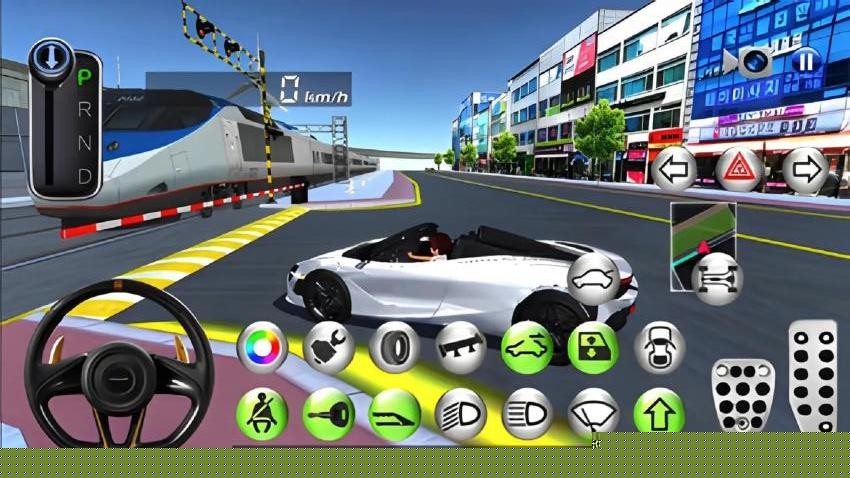This screenshot has height=478, width=850.
Task: Activate the left turn signal arrow
Action: point(675,170)
